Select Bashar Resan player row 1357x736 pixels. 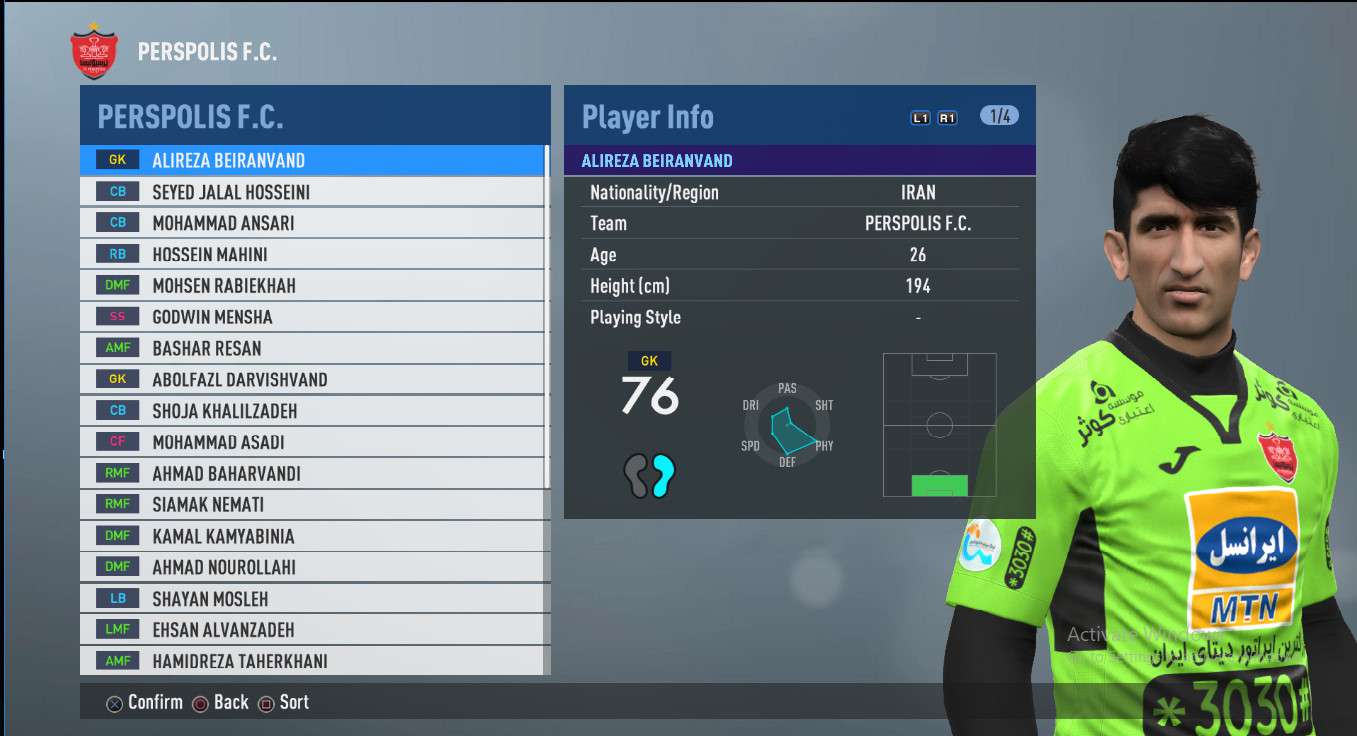(313, 348)
